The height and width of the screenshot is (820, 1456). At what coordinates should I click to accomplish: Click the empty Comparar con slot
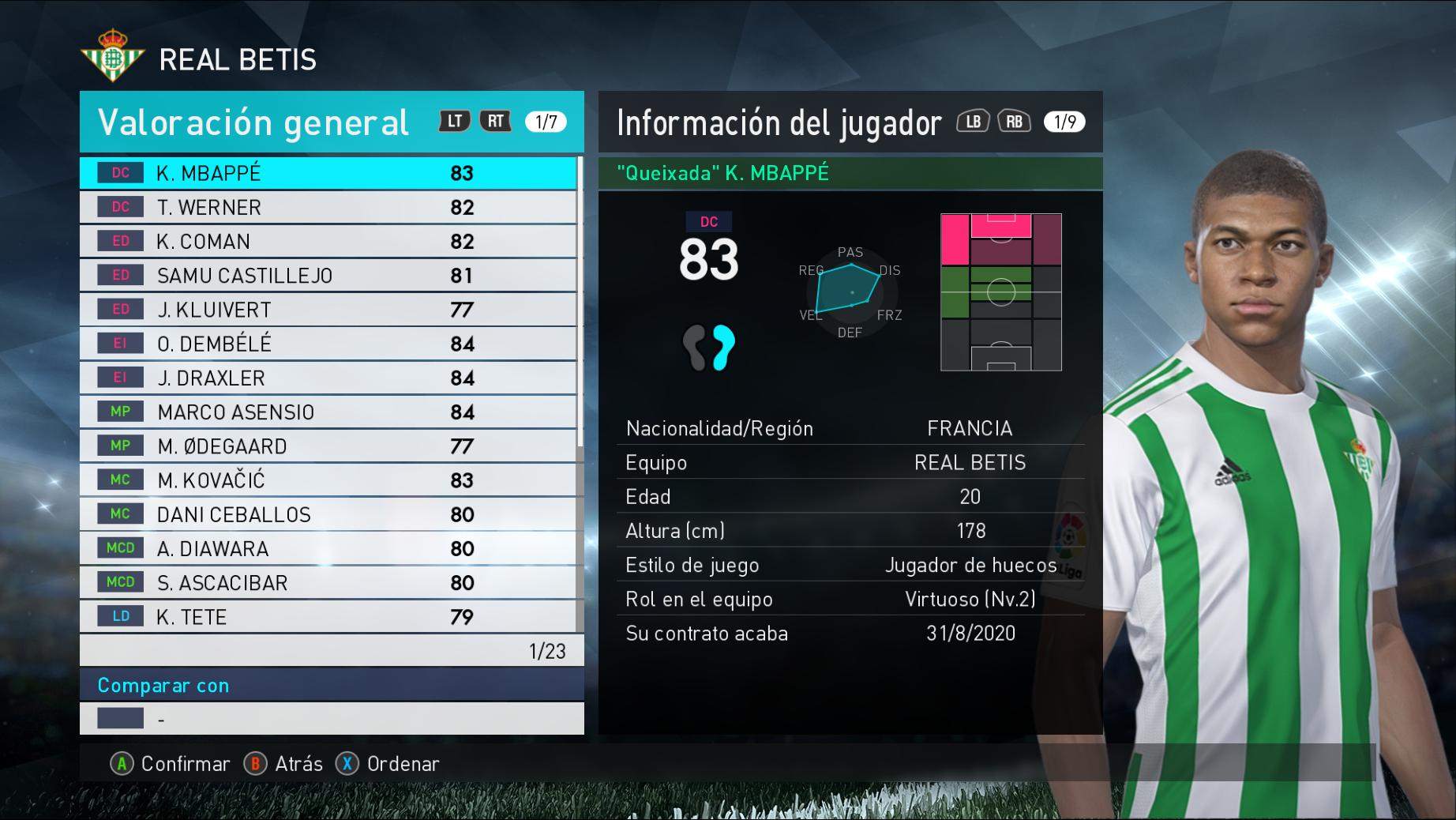(x=332, y=719)
